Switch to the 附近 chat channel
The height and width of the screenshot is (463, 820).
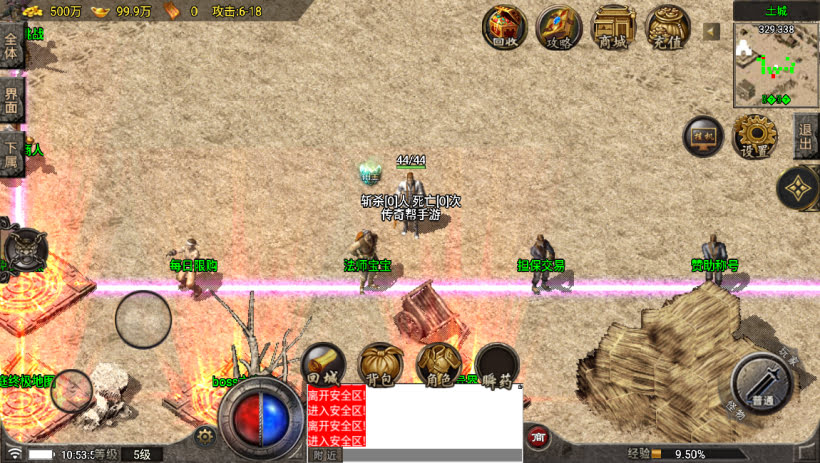click(325, 455)
